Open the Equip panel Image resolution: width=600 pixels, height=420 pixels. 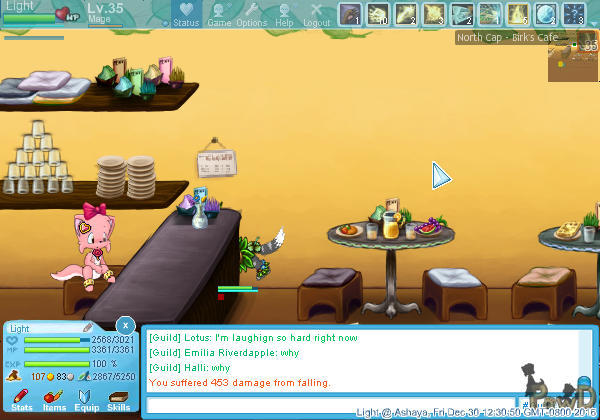pyautogui.click(x=87, y=401)
